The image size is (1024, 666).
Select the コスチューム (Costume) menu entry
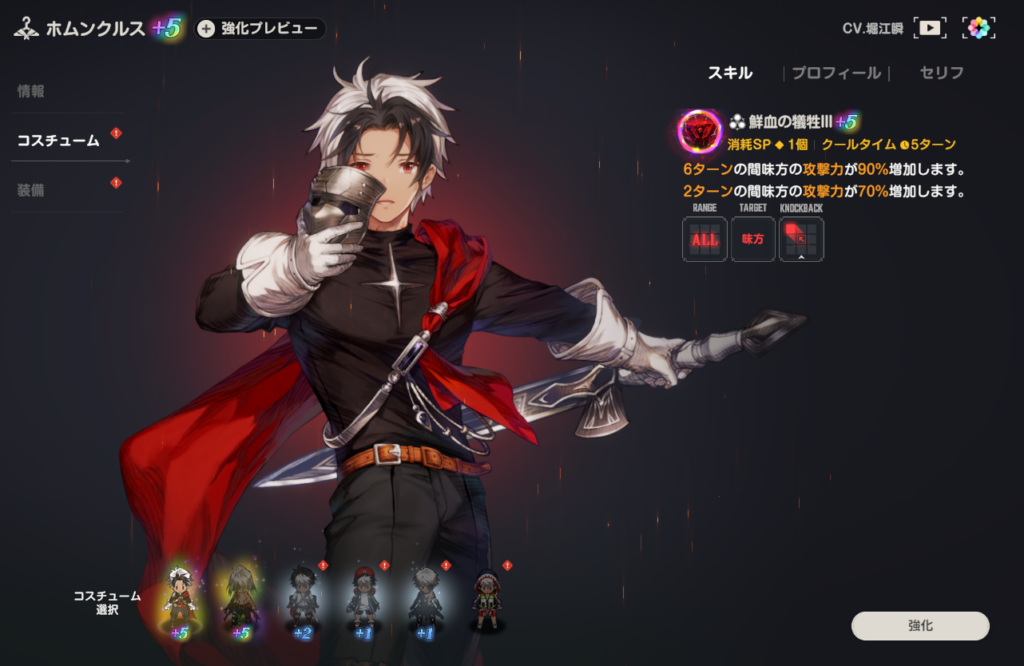[58, 141]
